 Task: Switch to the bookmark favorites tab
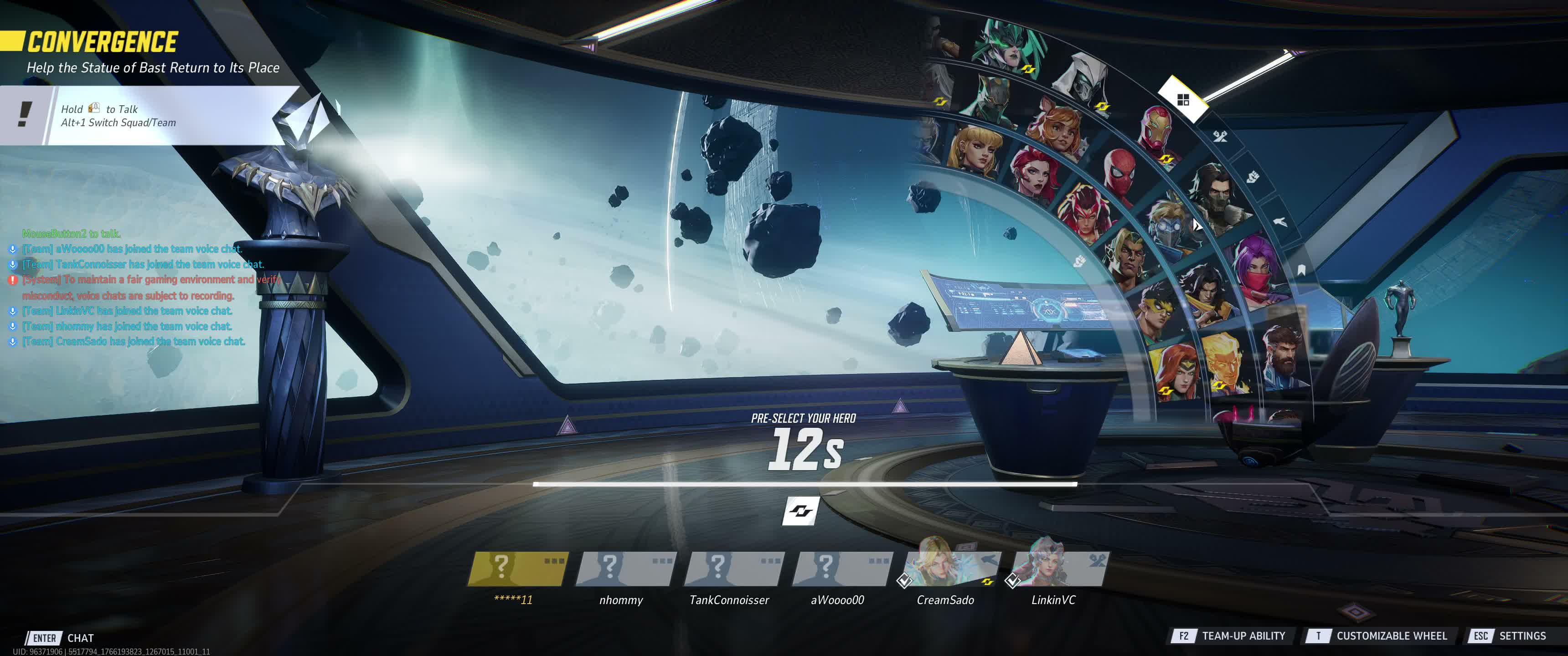pyautogui.click(x=1301, y=270)
